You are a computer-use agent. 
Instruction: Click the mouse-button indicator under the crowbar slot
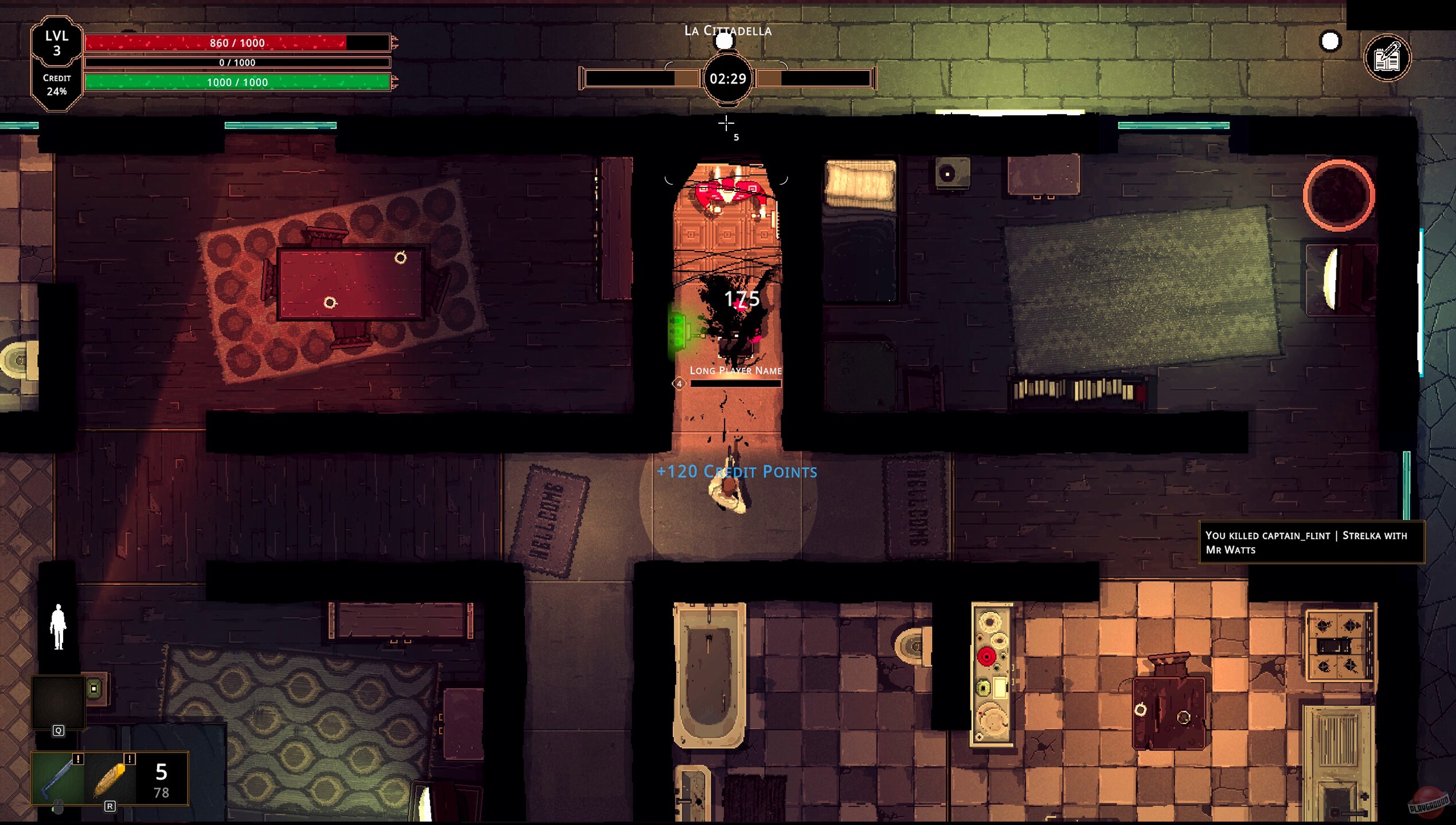tap(57, 807)
